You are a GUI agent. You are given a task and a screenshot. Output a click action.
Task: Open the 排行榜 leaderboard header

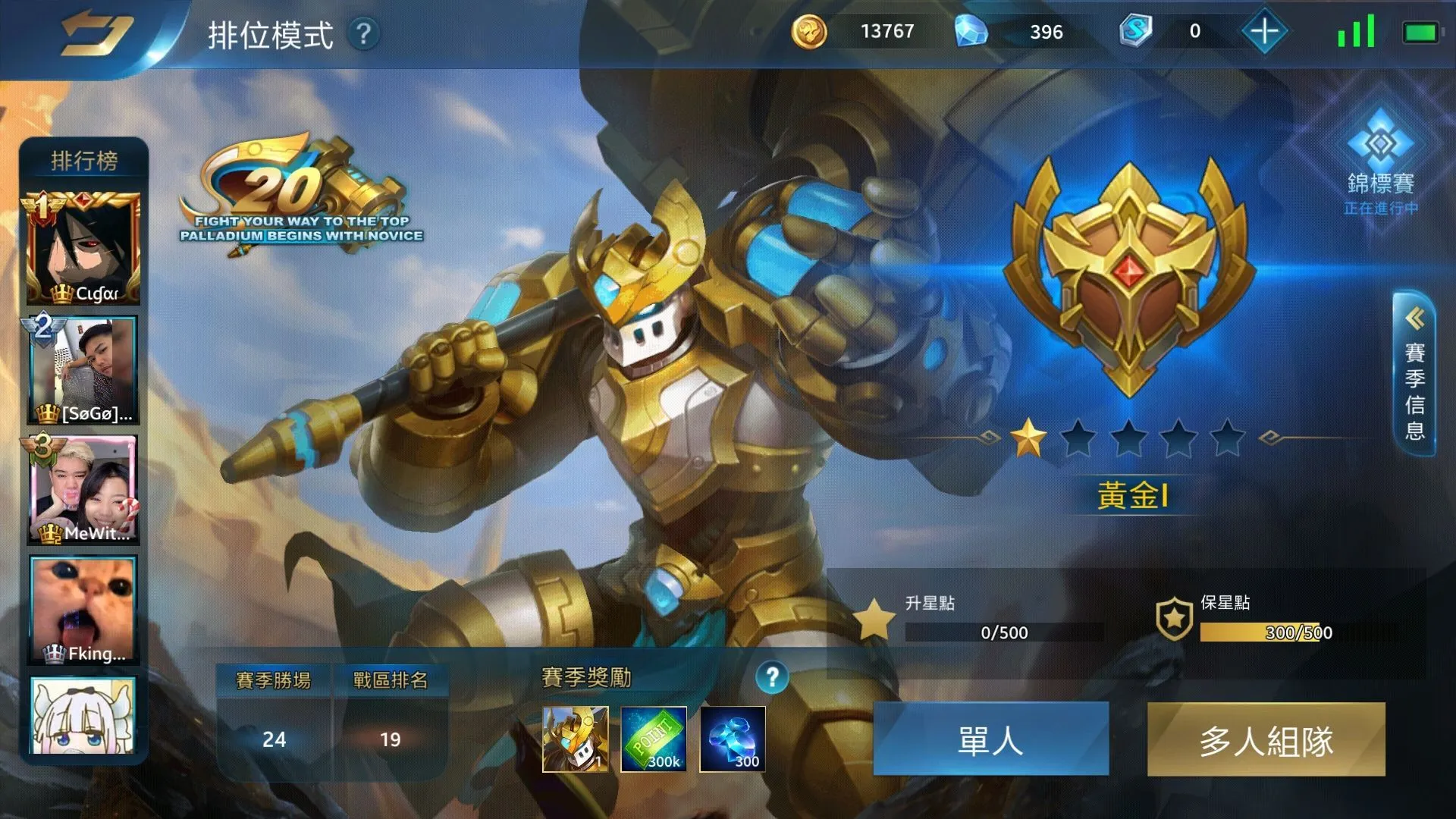coord(84,161)
